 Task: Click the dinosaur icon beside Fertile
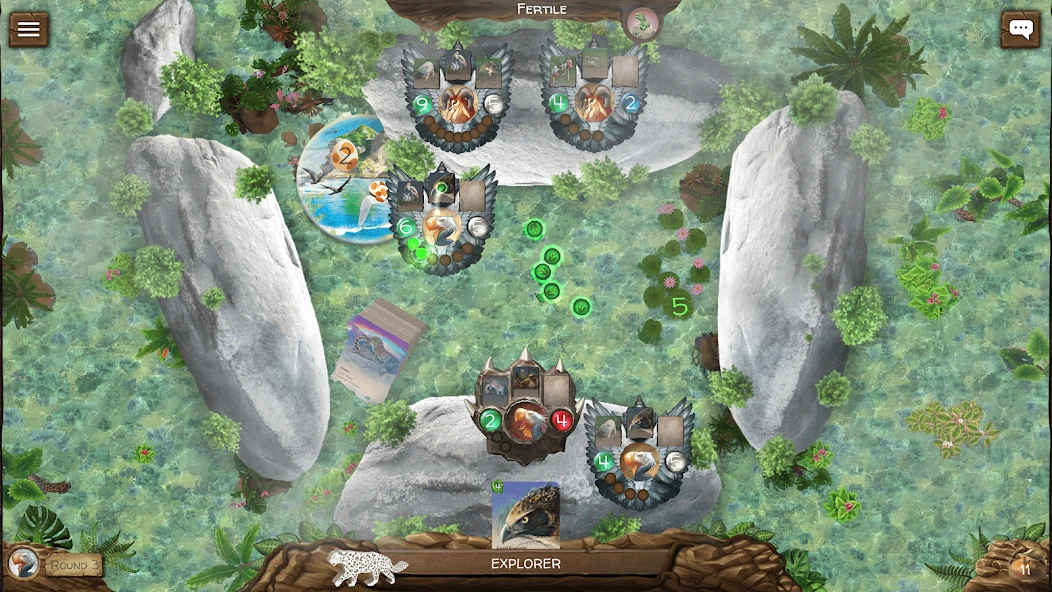[641, 21]
